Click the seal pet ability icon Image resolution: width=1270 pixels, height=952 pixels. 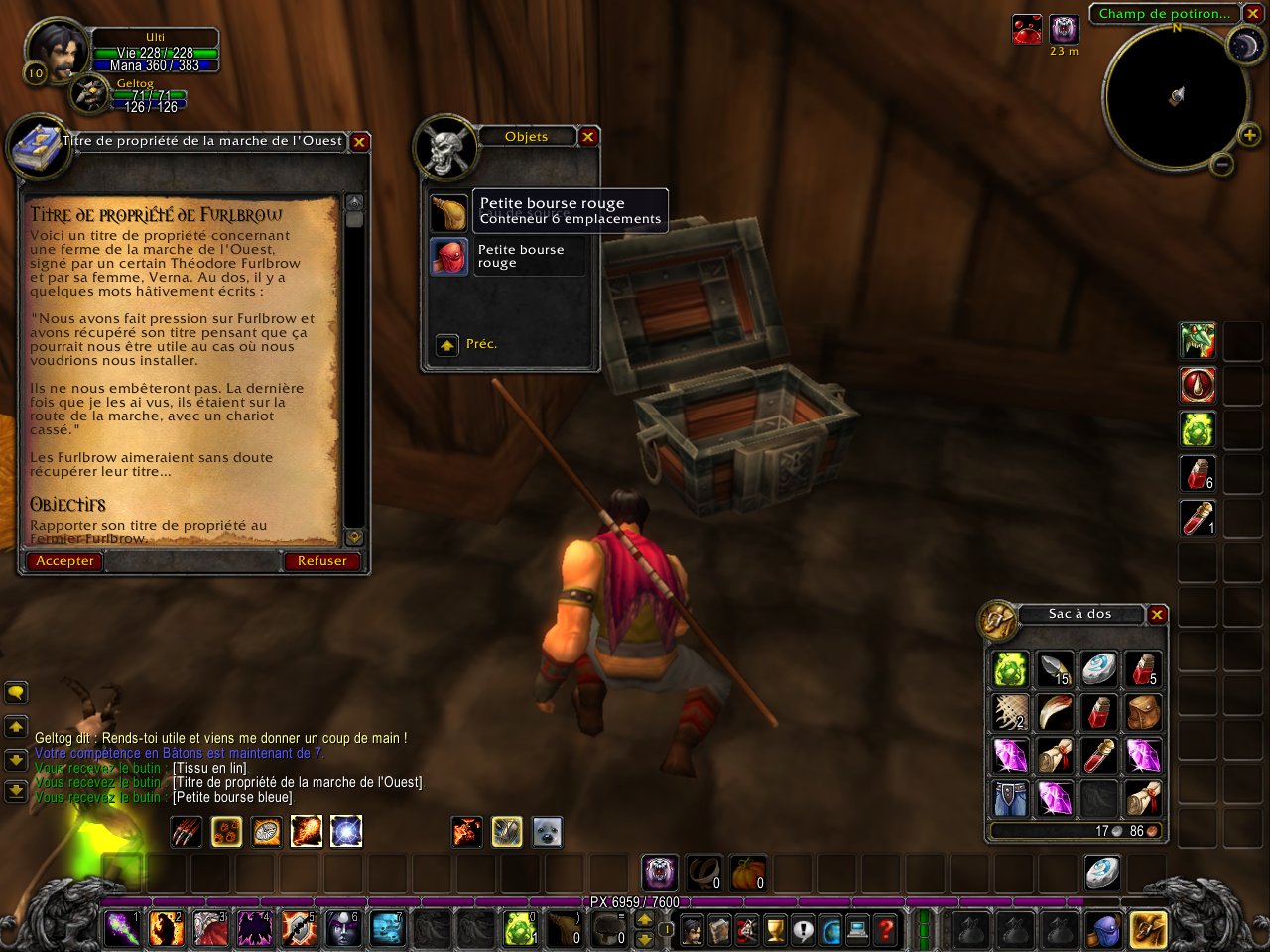(x=547, y=832)
